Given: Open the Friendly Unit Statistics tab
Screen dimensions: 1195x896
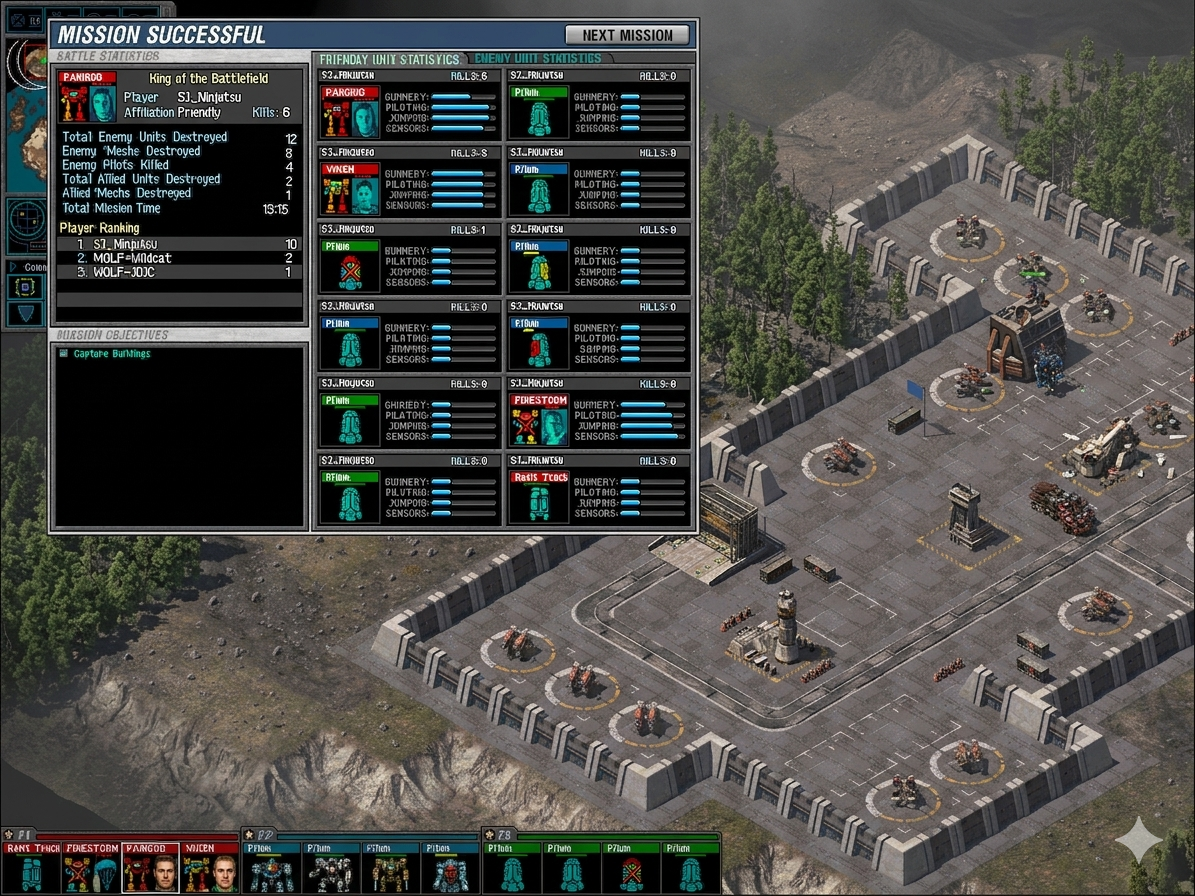Looking at the screenshot, I should tap(389, 59).
